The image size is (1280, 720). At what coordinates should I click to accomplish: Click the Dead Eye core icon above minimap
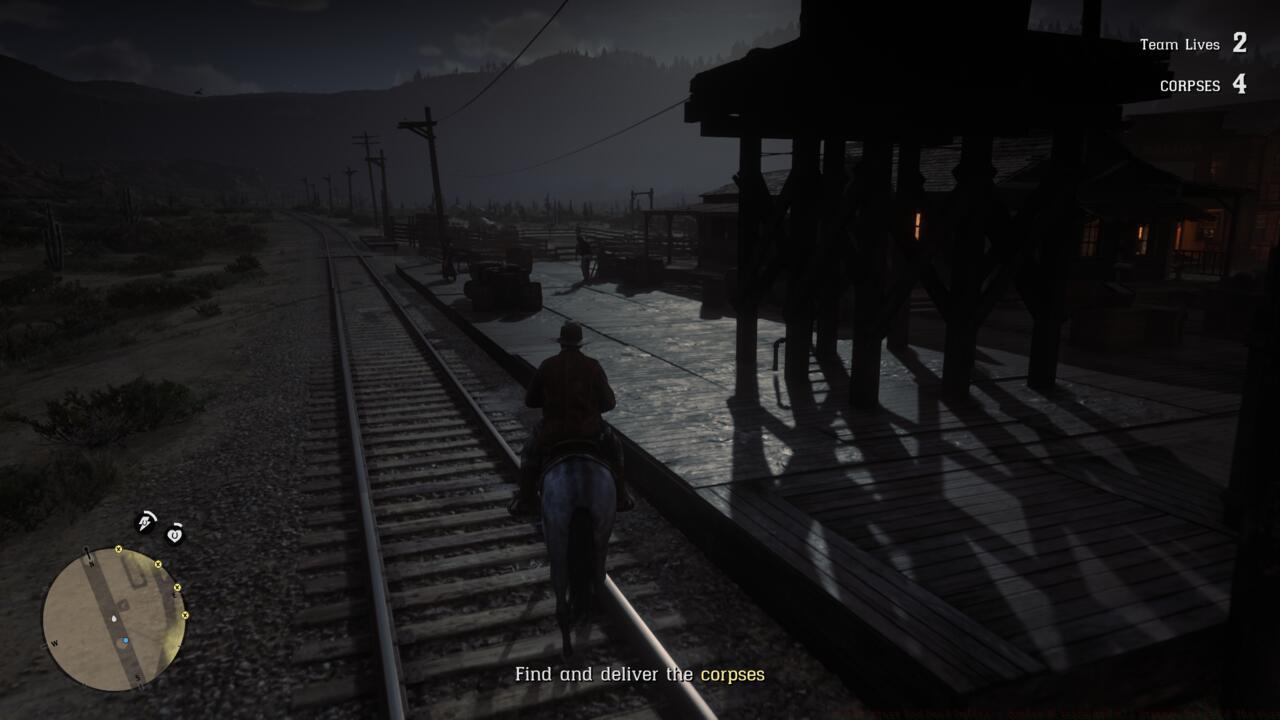(145, 521)
